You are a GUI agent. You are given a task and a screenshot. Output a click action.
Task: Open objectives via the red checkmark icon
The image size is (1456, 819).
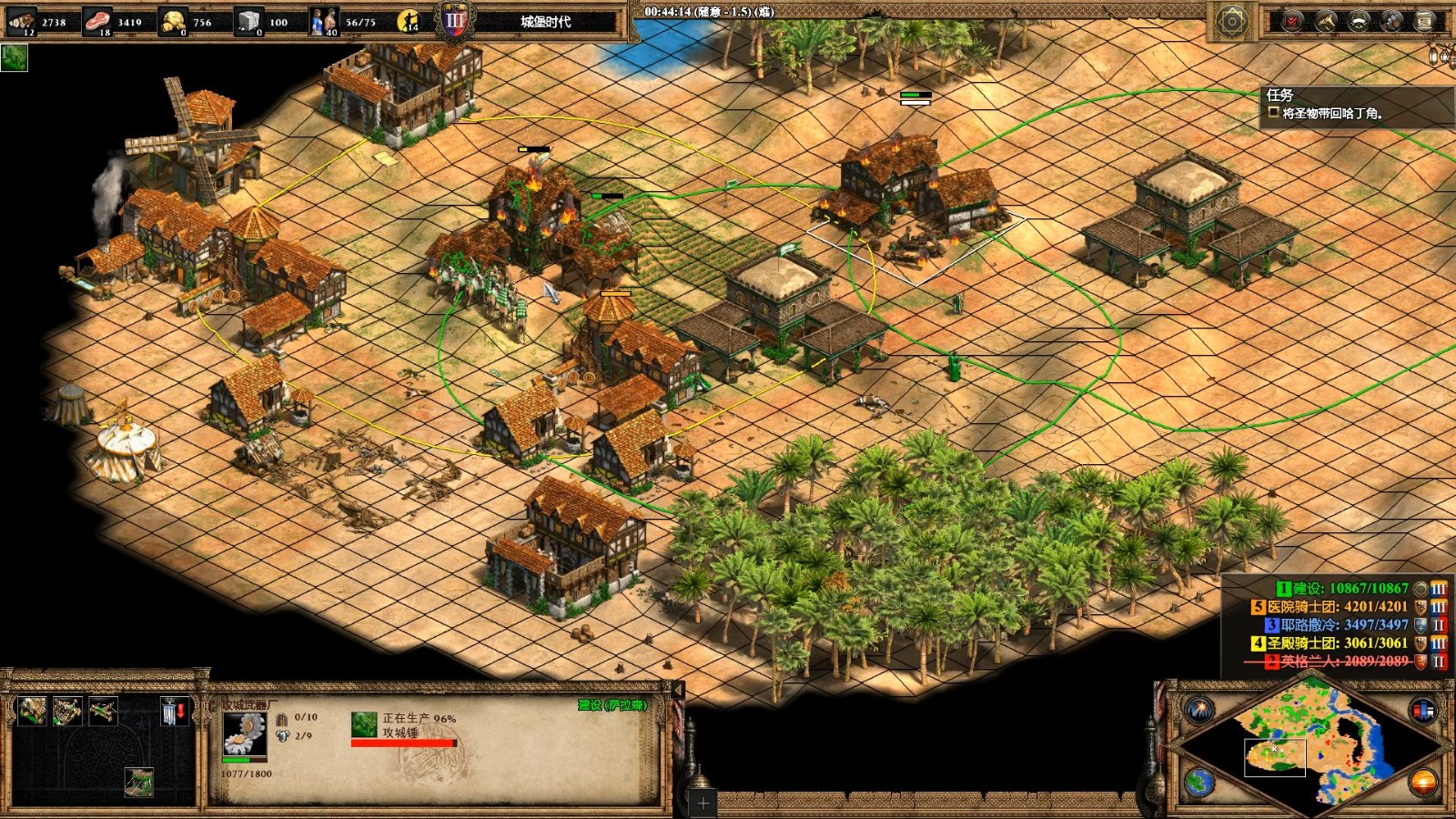tap(1291, 21)
